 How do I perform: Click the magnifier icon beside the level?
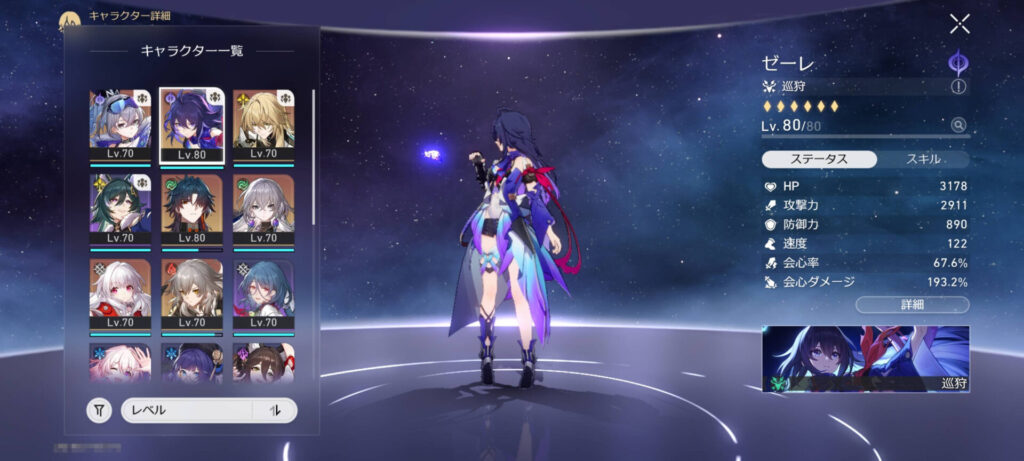coord(959,125)
